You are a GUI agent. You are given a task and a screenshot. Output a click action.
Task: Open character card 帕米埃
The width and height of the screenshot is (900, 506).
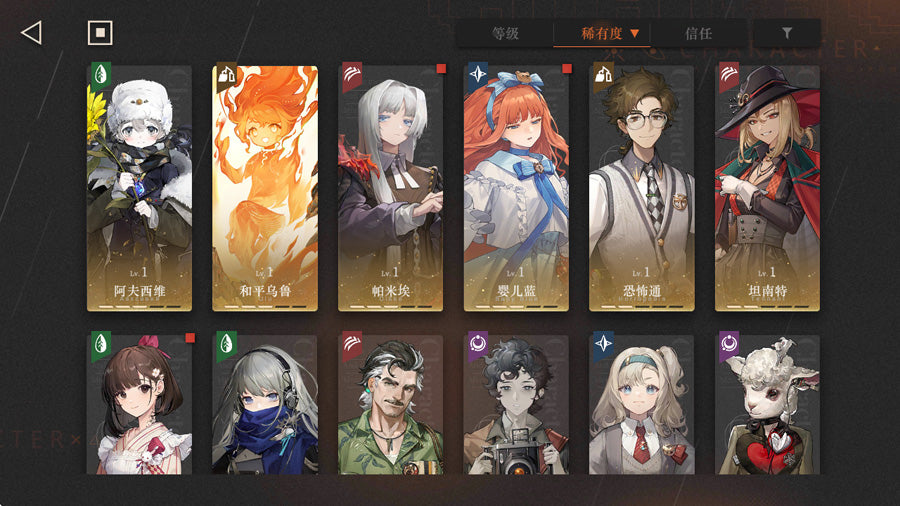[x=390, y=188]
